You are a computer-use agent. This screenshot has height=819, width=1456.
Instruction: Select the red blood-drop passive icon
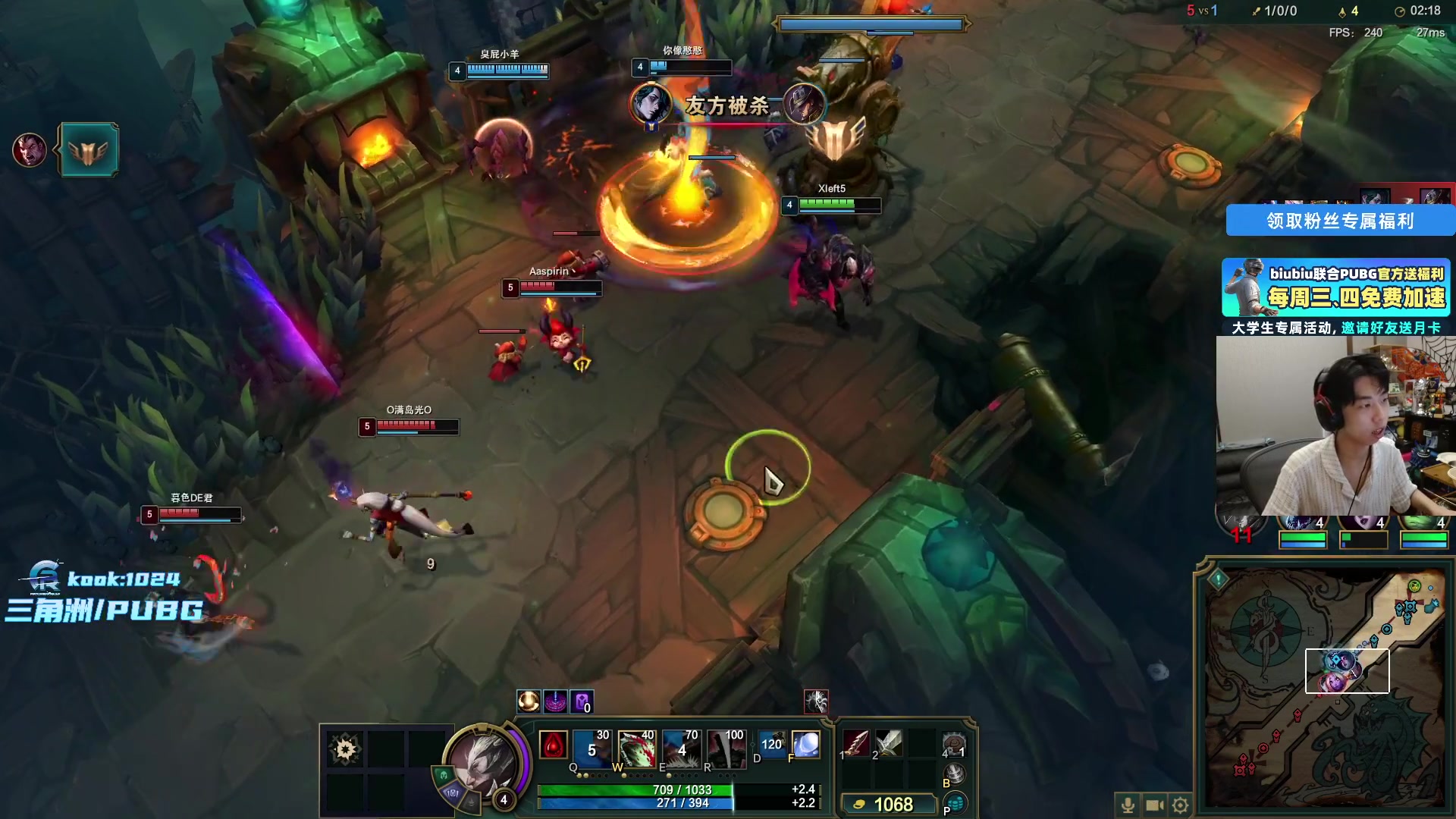tap(553, 745)
